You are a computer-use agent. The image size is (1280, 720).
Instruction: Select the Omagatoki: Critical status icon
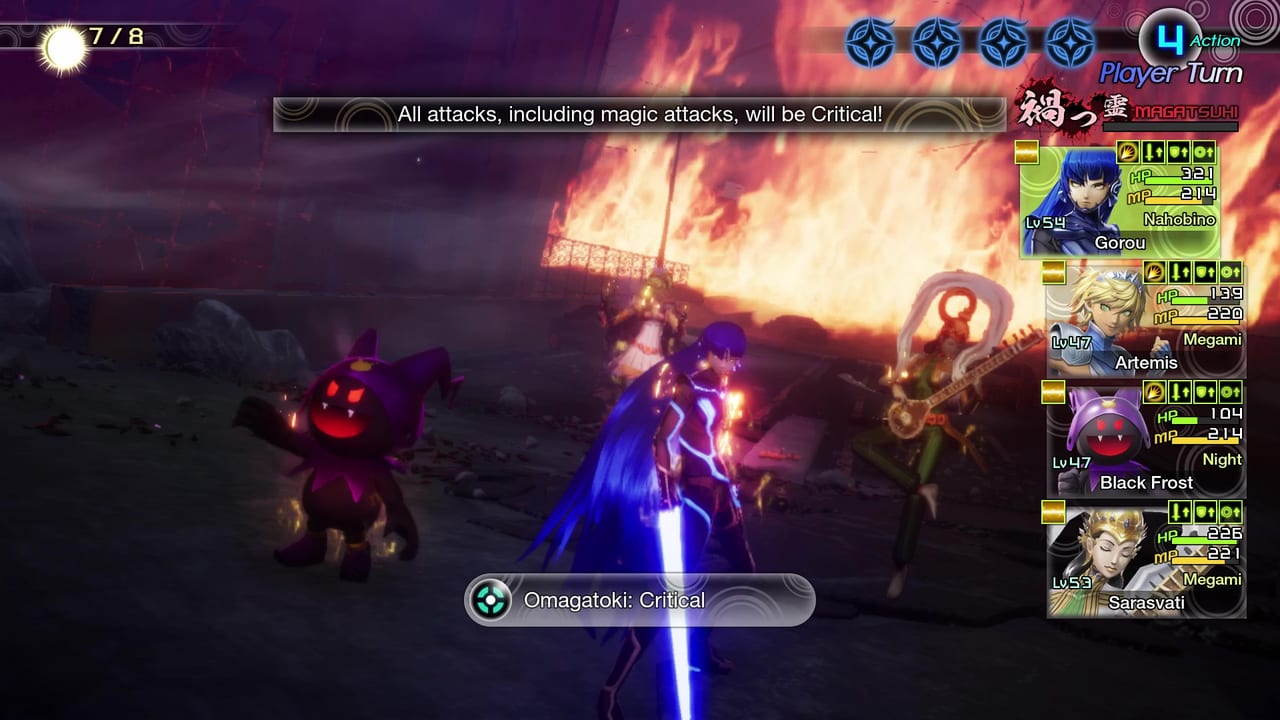pyautogui.click(x=490, y=600)
